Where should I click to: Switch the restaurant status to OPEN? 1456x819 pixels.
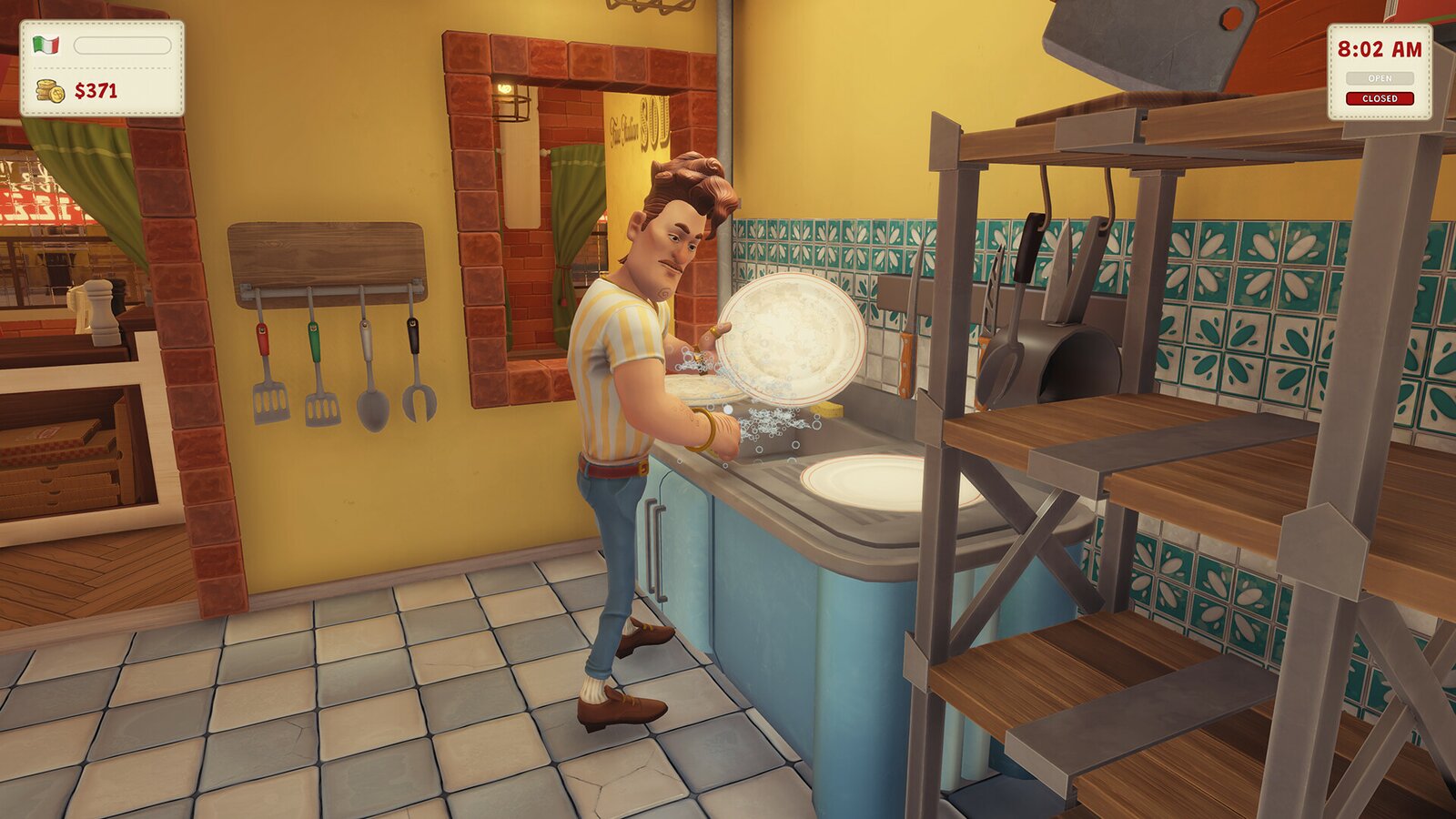pos(1380,78)
